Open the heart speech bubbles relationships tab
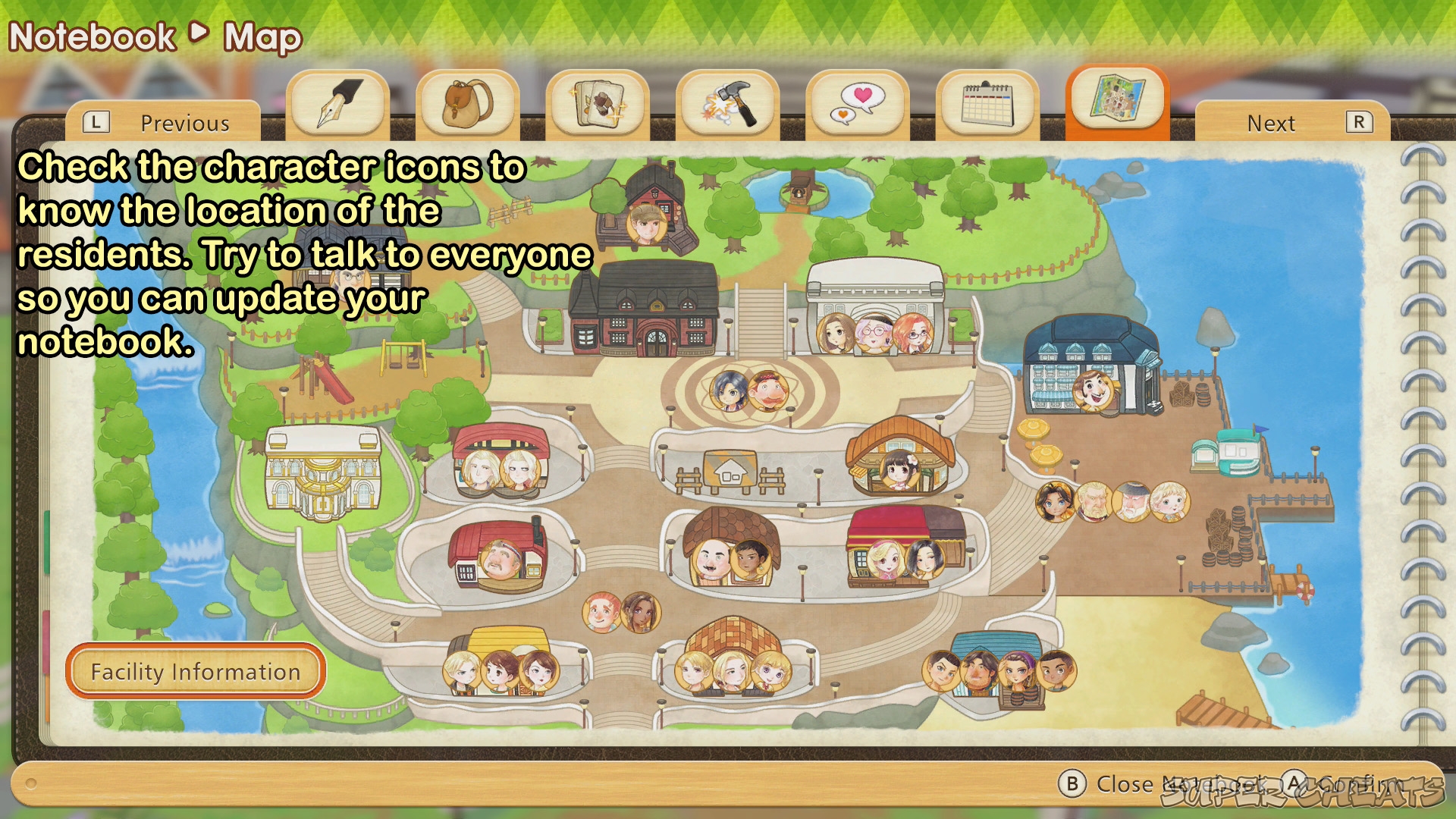The image size is (1456, 819). click(858, 105)
